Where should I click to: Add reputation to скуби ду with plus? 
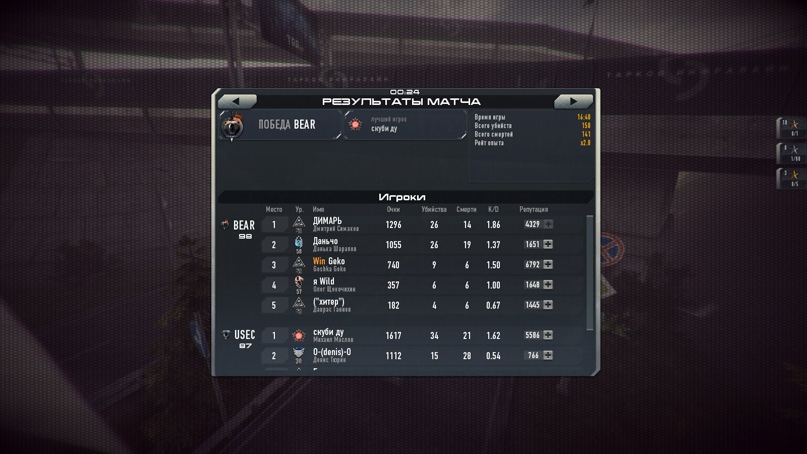548,335
